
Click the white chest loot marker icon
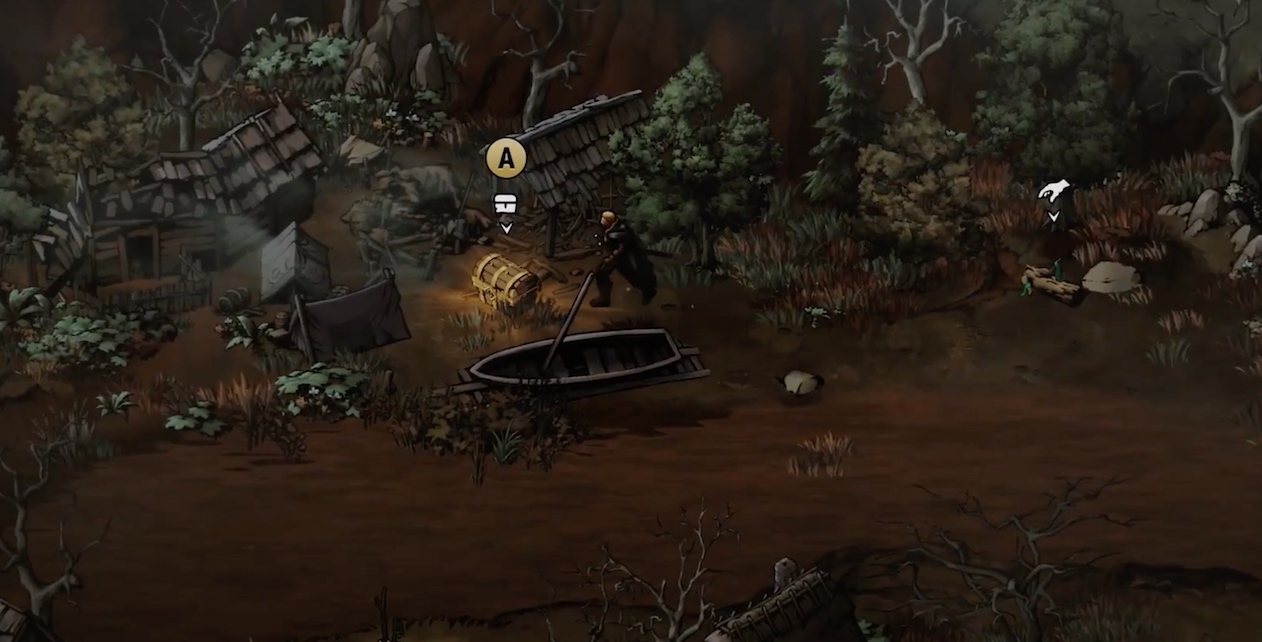coord(506,204)
